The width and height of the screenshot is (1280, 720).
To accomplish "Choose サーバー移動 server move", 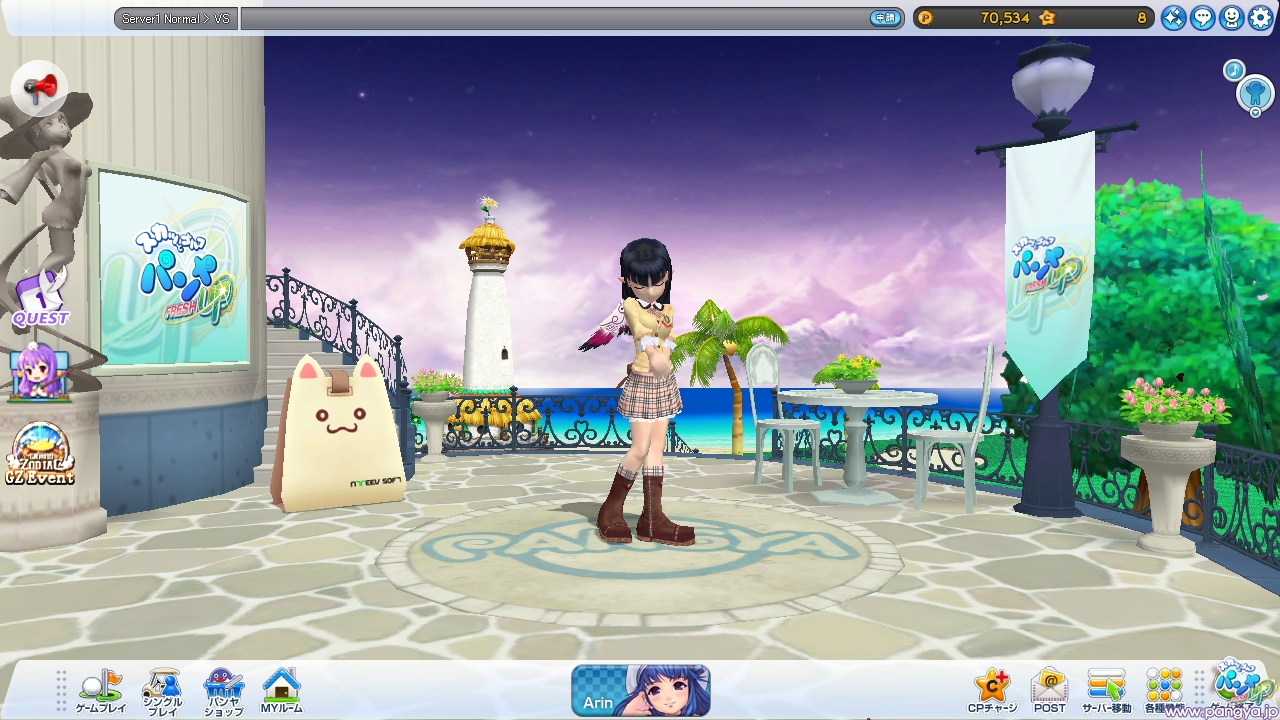I will [x=1107, y=689].
